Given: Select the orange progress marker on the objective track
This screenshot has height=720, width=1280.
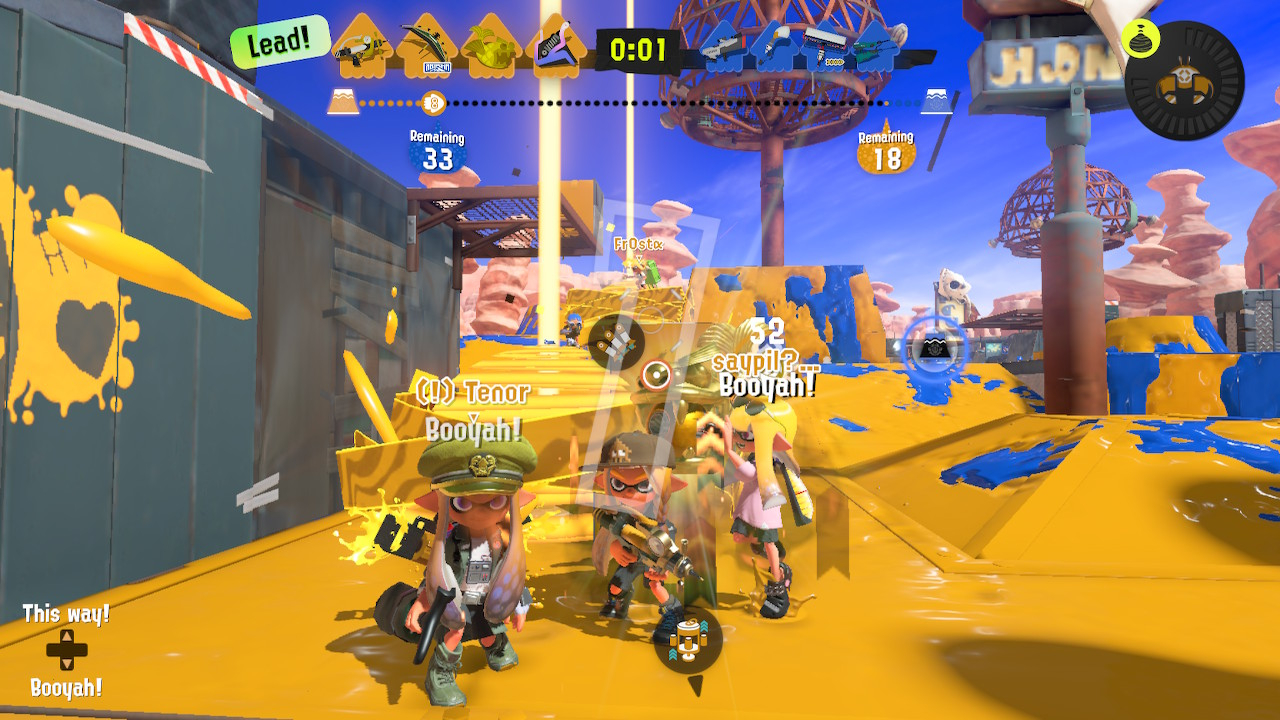Looking at the screenshot, I should [433, 102].
